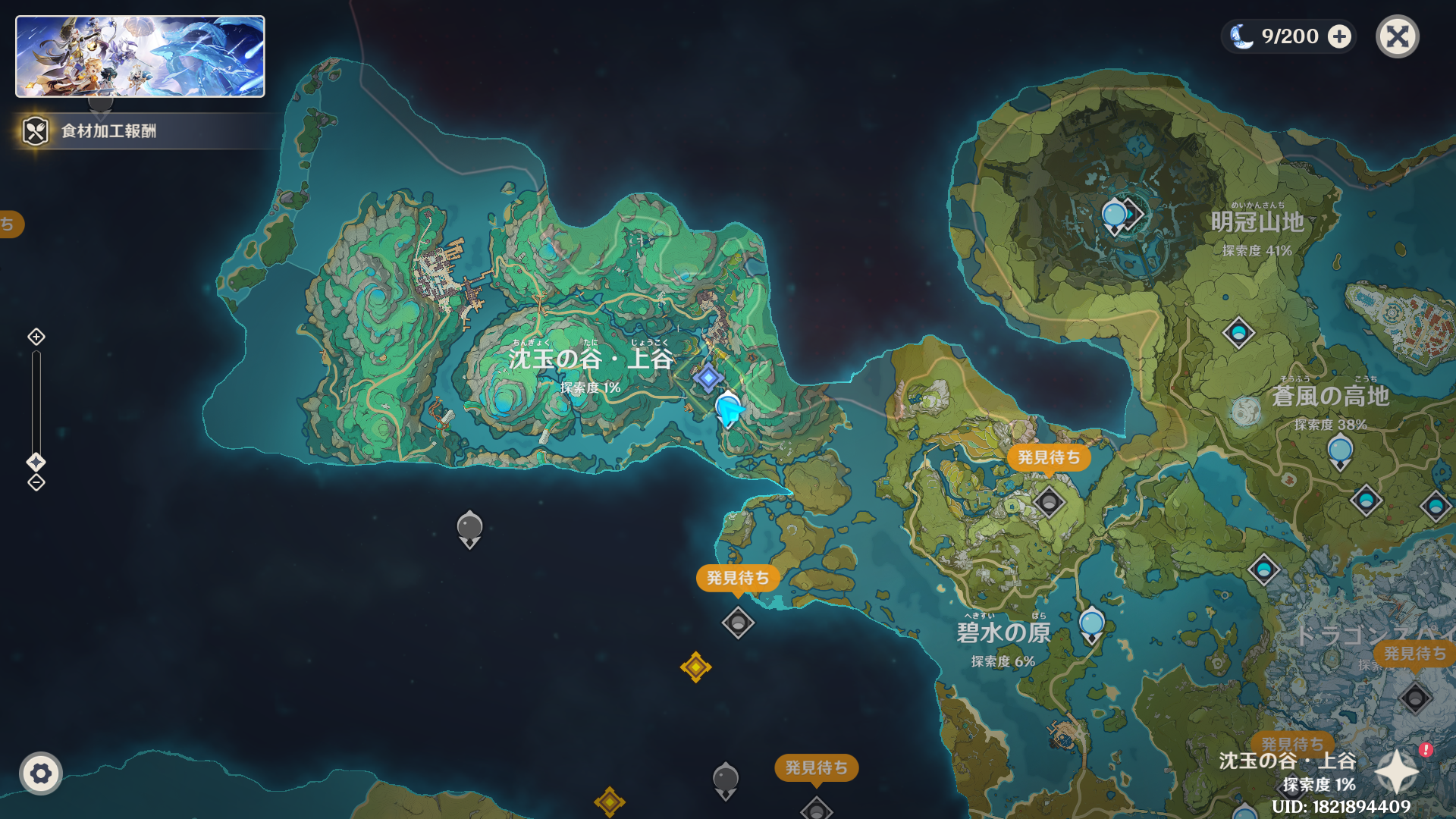
Task: Select the 発見待ち marker above 碧水の原
Action: pos(1049,457)
